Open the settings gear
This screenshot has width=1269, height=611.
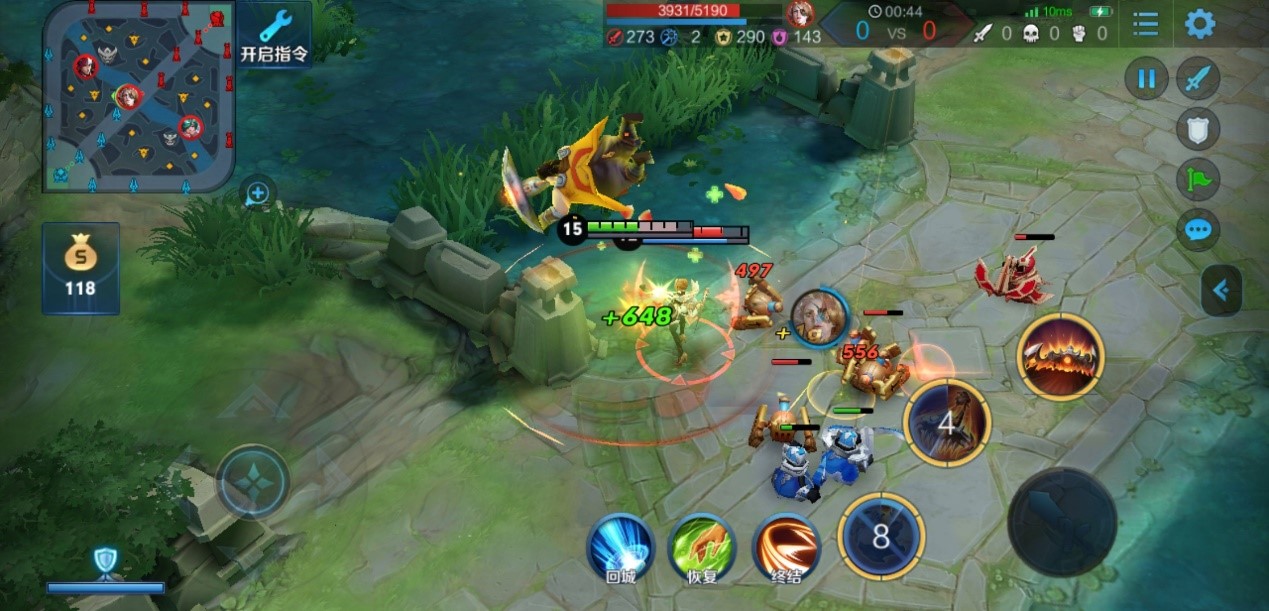coord(1199,24)
